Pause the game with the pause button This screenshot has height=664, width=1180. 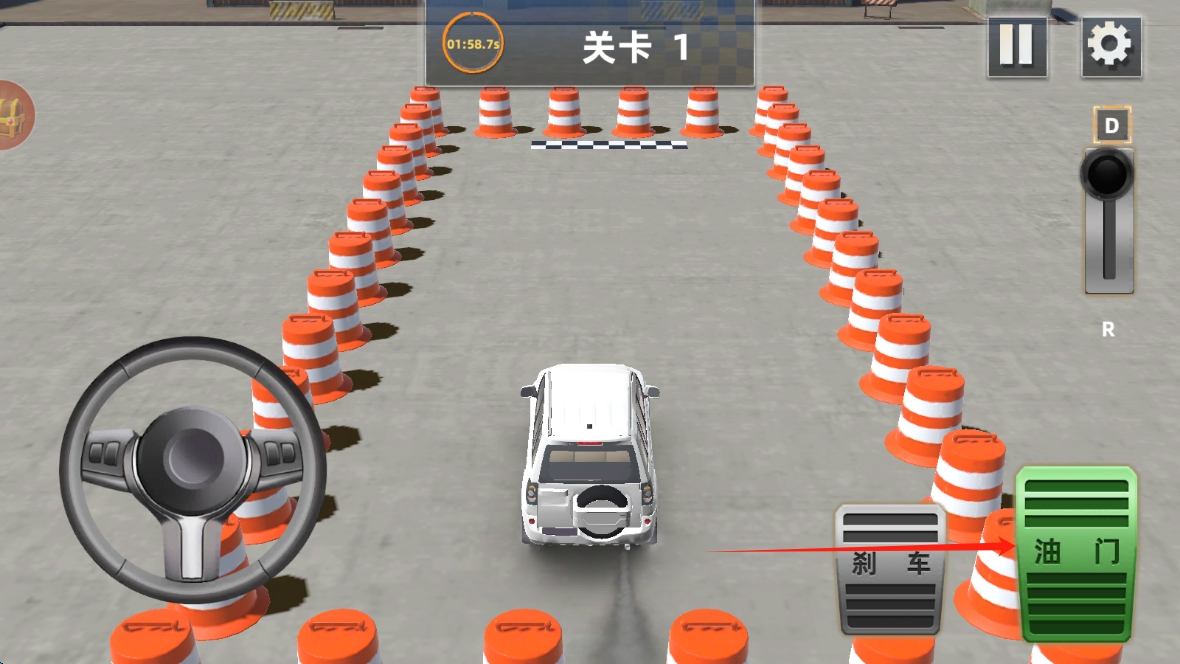[1017, 46]
